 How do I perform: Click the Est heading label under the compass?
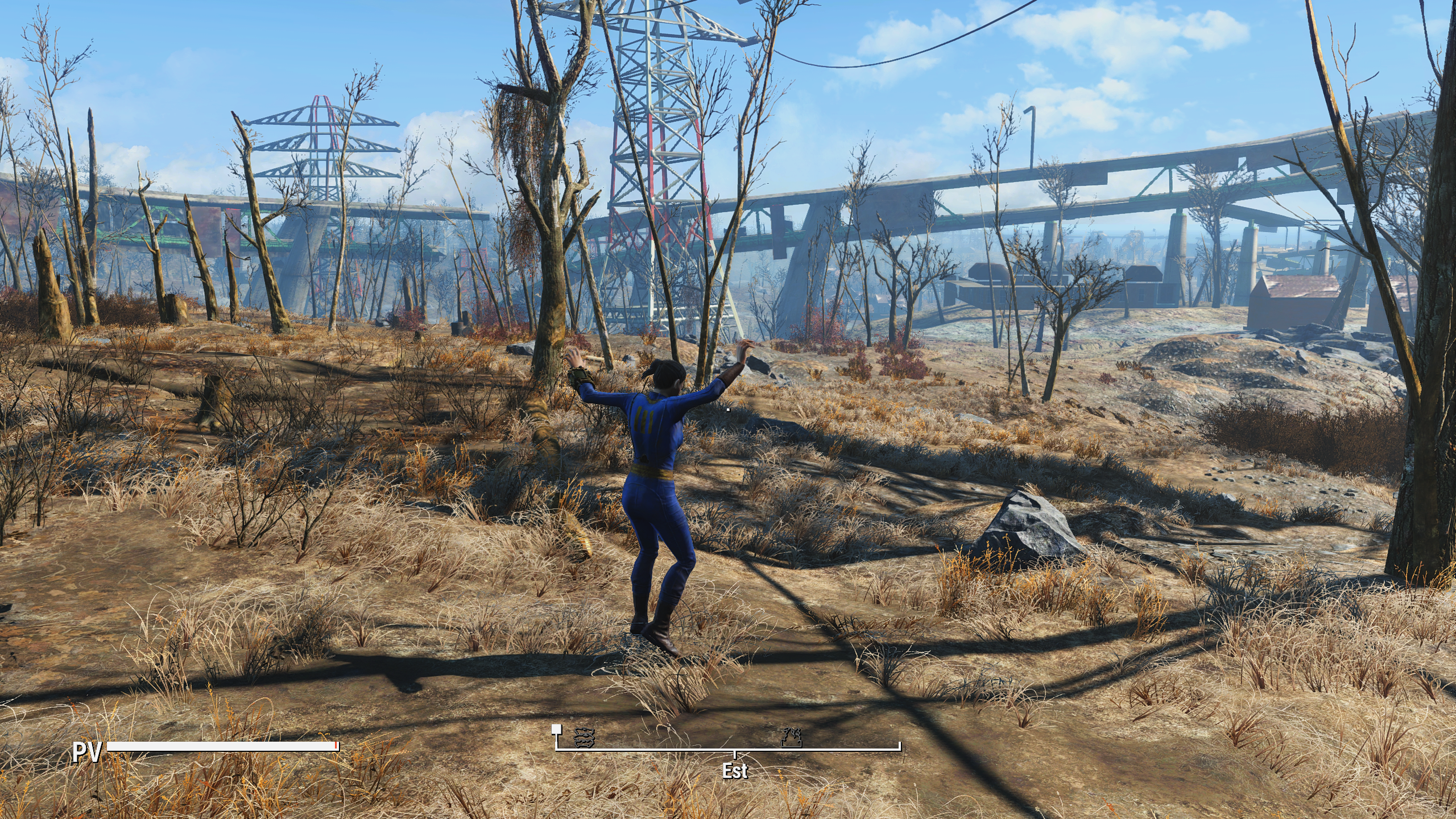pos(735,771)
